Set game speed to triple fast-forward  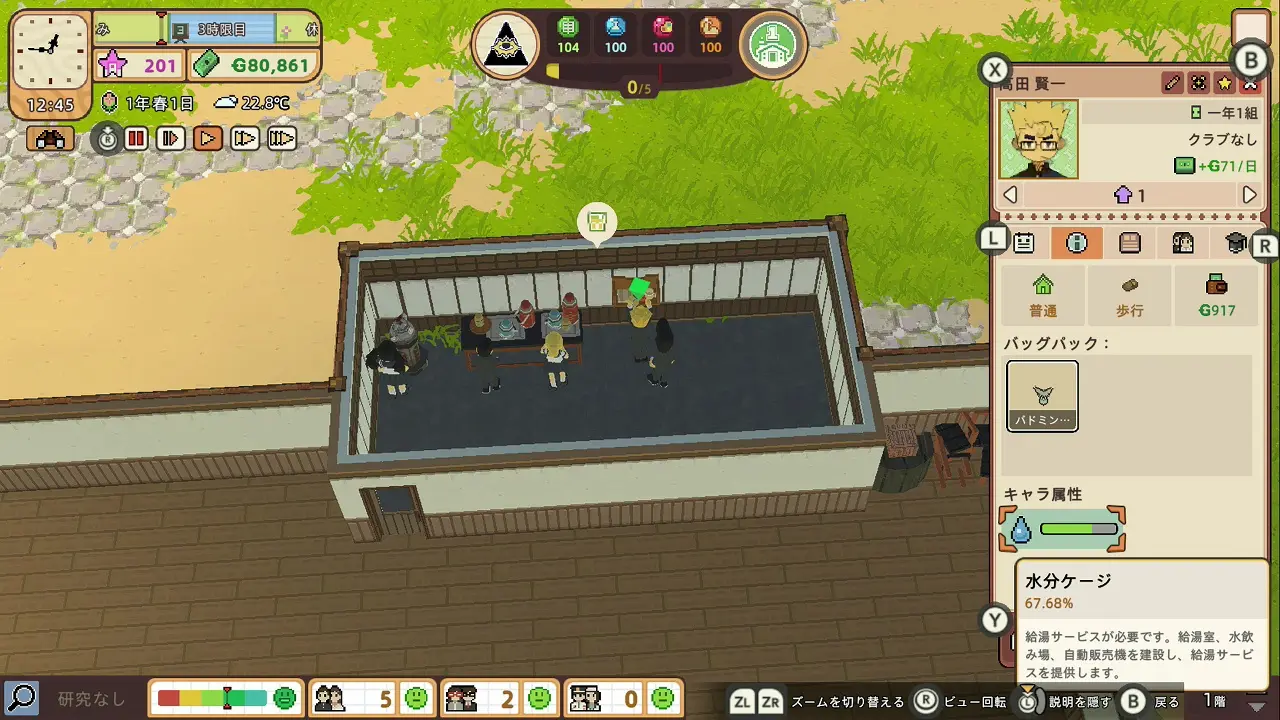[x=282, y=139]
